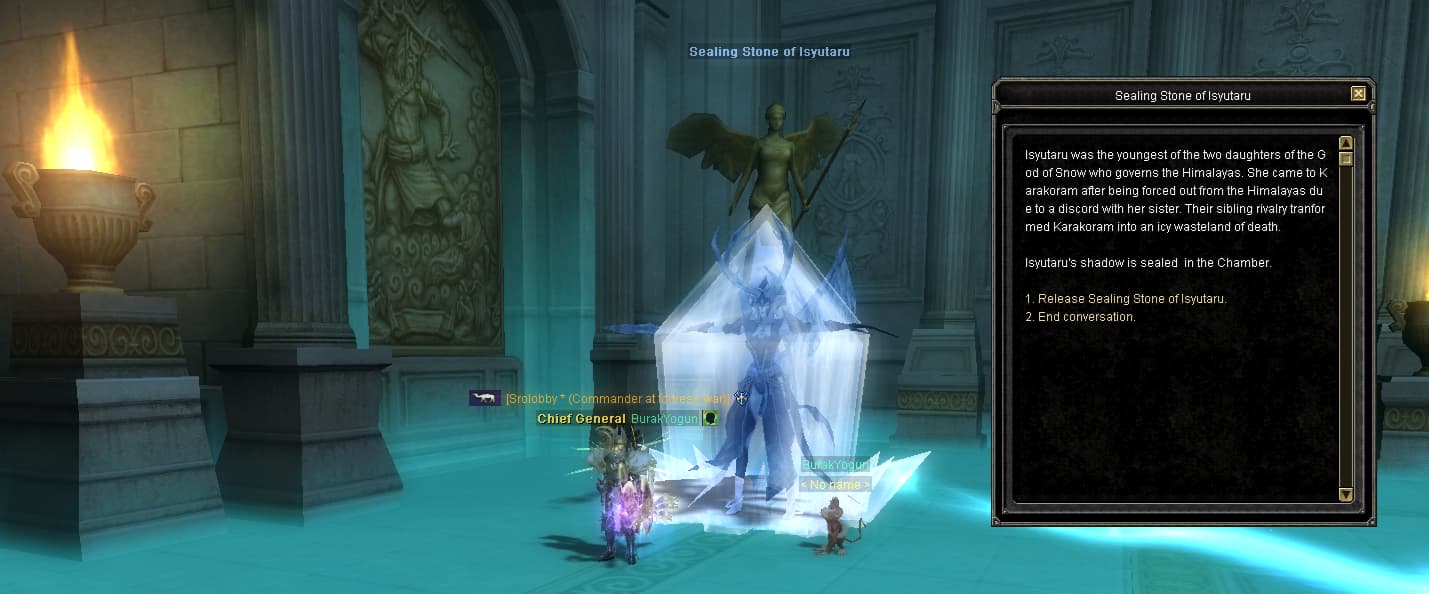Click the dialogue scrollbar's down arrow
This screenshot has height=594, width=1429.
(1345, 494)
